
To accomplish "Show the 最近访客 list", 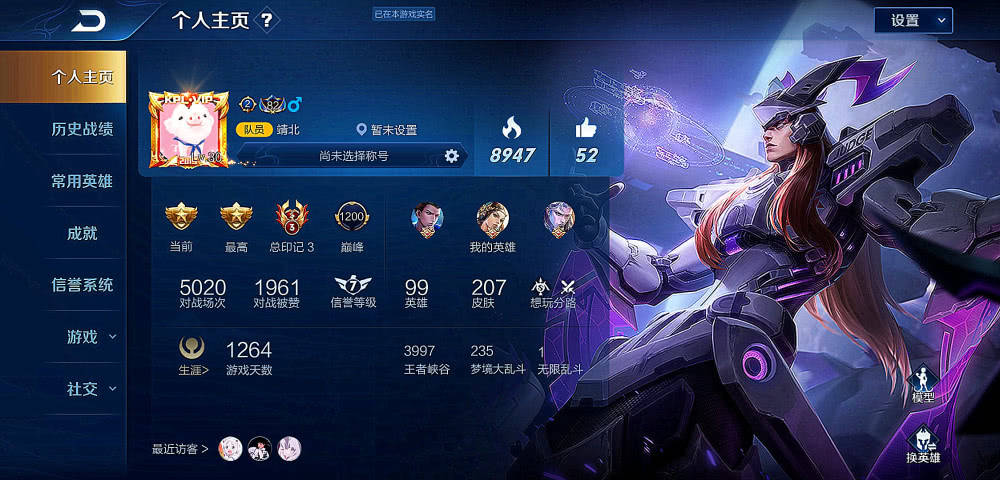I will (x=180, y=449).
